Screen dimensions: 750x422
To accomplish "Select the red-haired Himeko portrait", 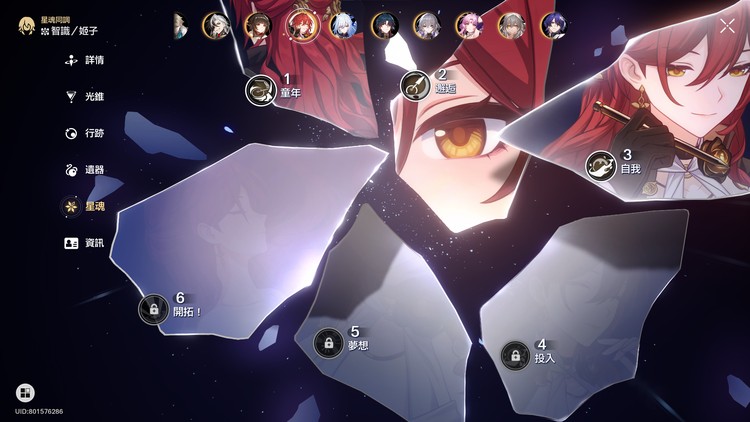I will pyautogui.click(x=299, y=25).
